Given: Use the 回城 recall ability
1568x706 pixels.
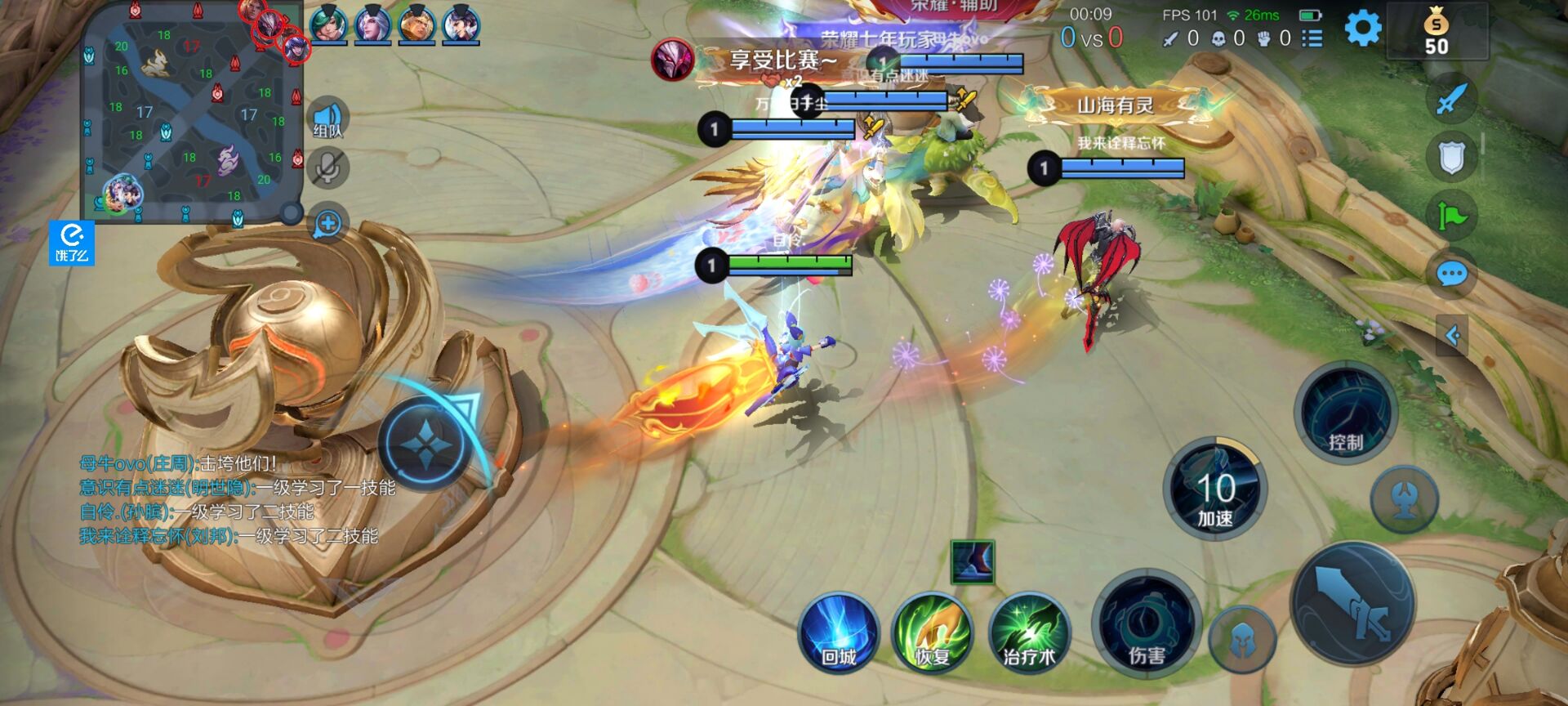Looking at the screenshot, I should click(839, 634).
